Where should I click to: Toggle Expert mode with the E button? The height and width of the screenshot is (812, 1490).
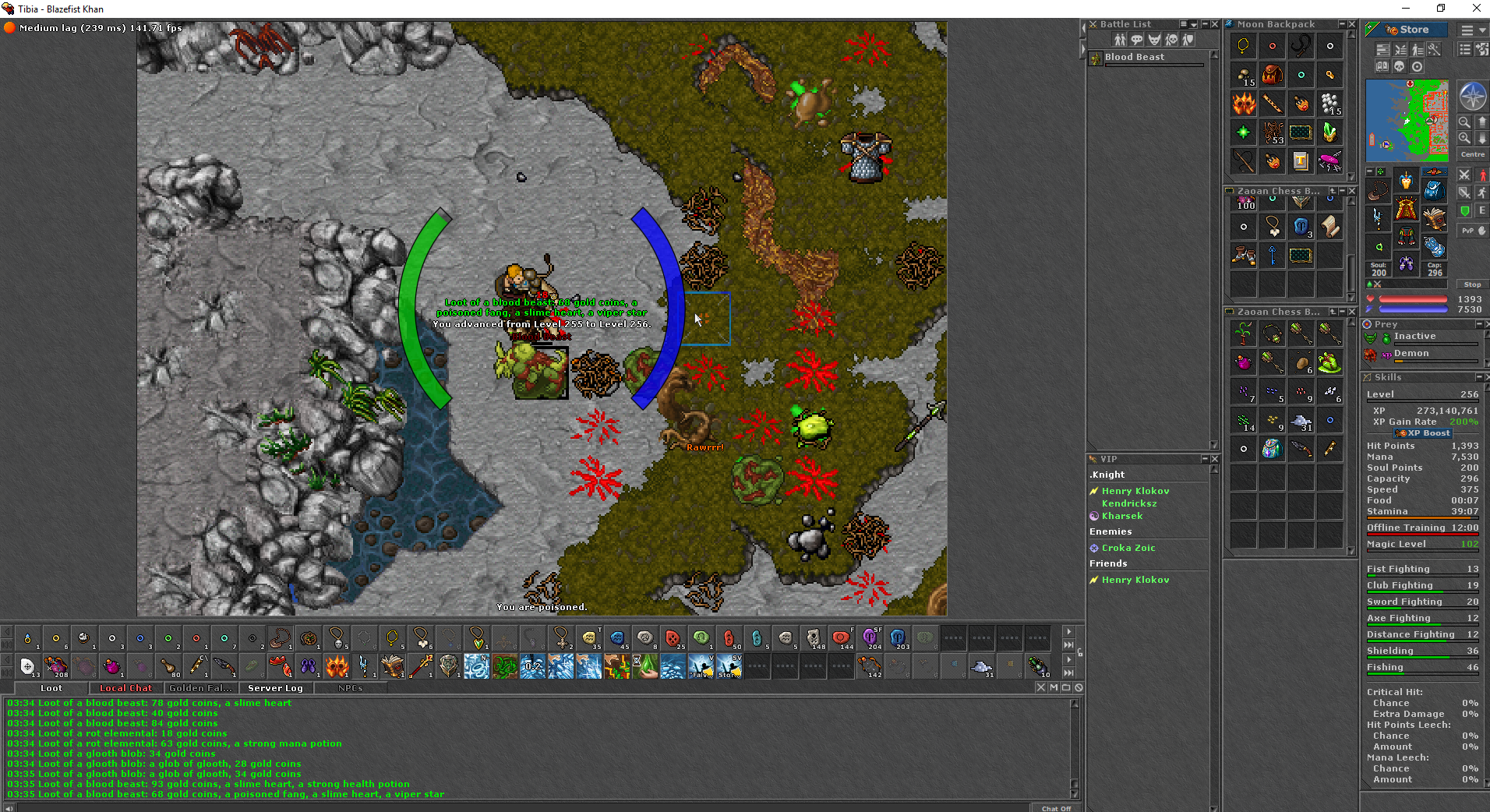click(x=1482, y=211)
